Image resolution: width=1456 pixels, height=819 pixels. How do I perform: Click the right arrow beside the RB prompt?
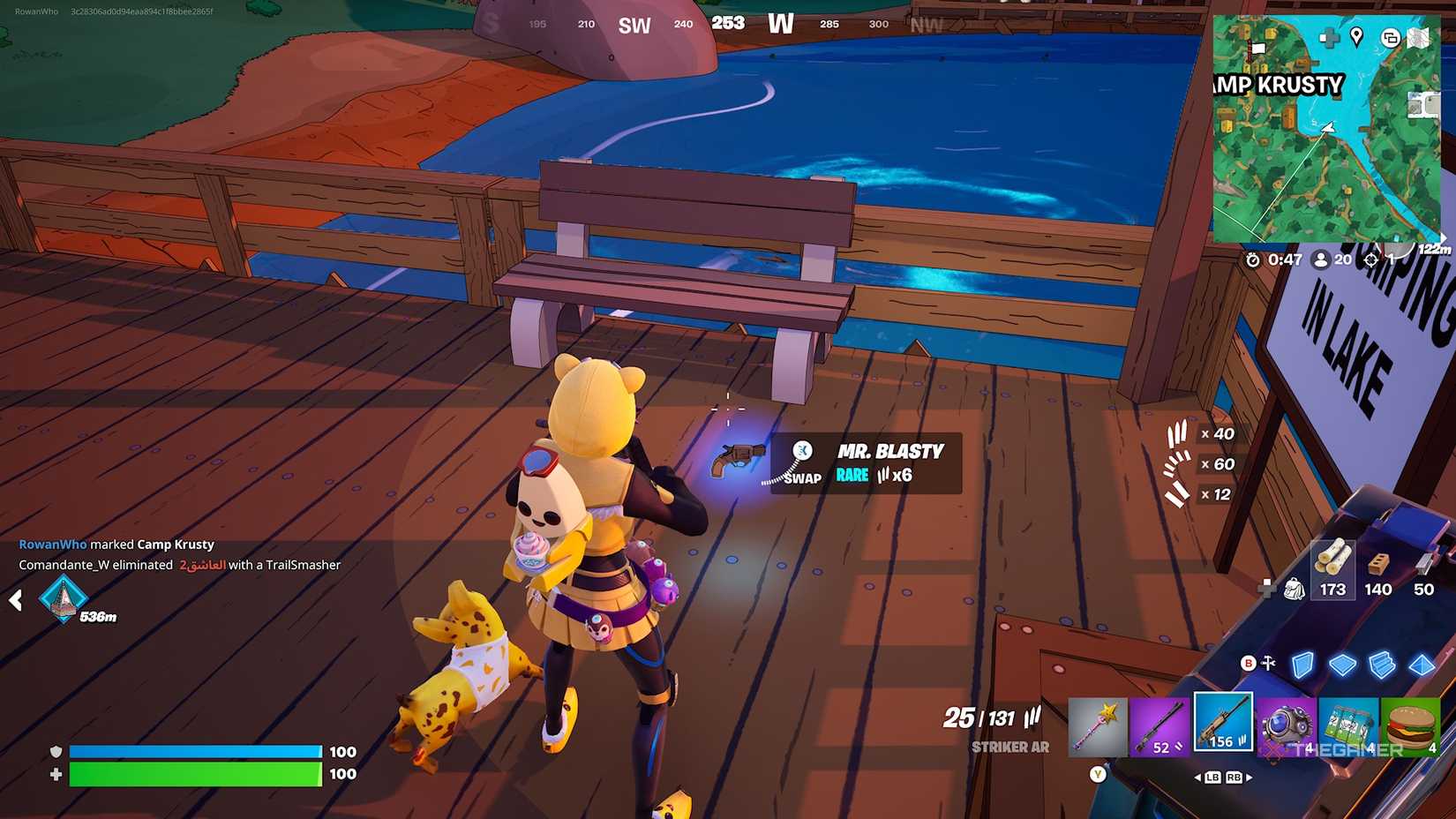click(1249, 778)
